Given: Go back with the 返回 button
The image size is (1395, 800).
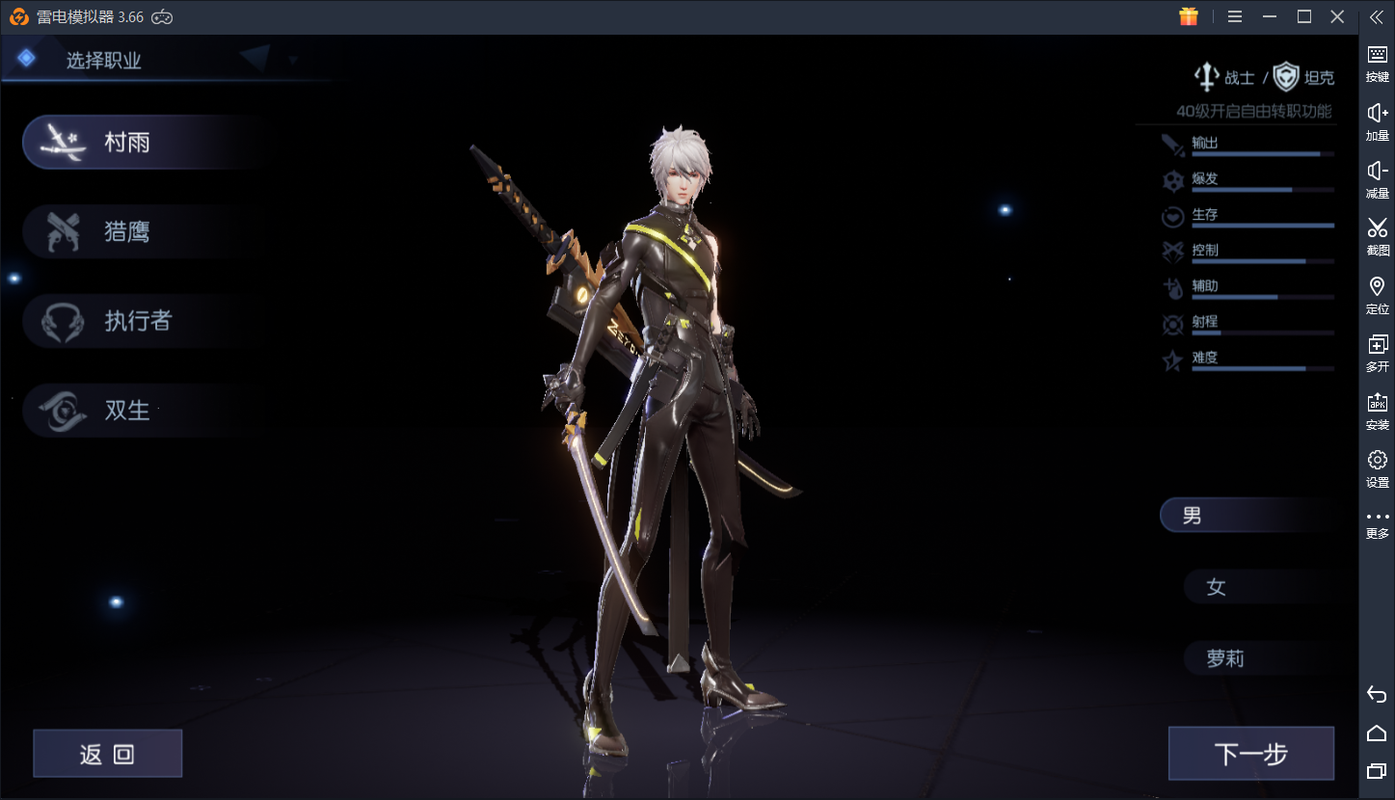Looking at the screenshot, I should coord(108,754).
